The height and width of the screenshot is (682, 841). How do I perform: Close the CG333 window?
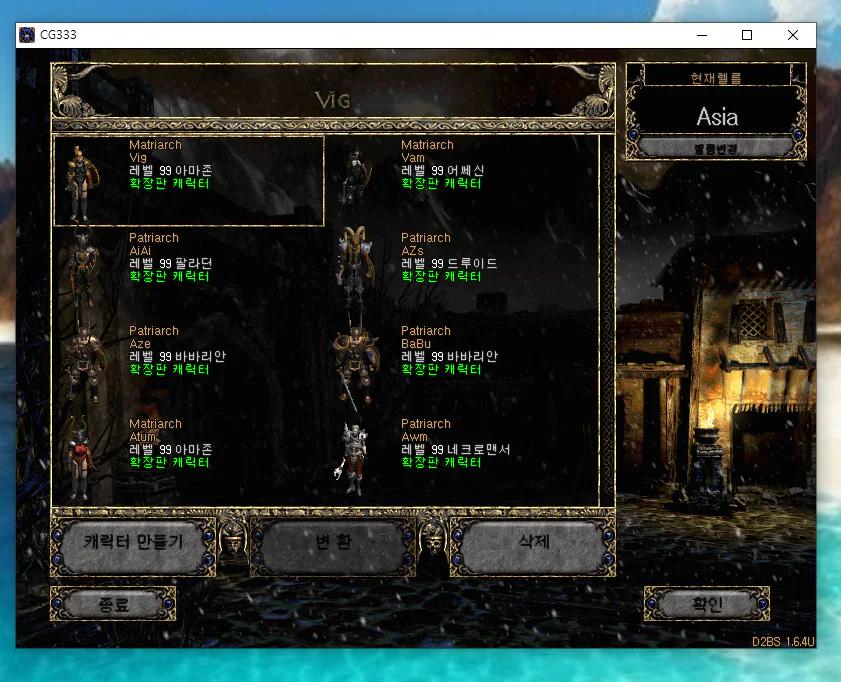coord(793,35)
